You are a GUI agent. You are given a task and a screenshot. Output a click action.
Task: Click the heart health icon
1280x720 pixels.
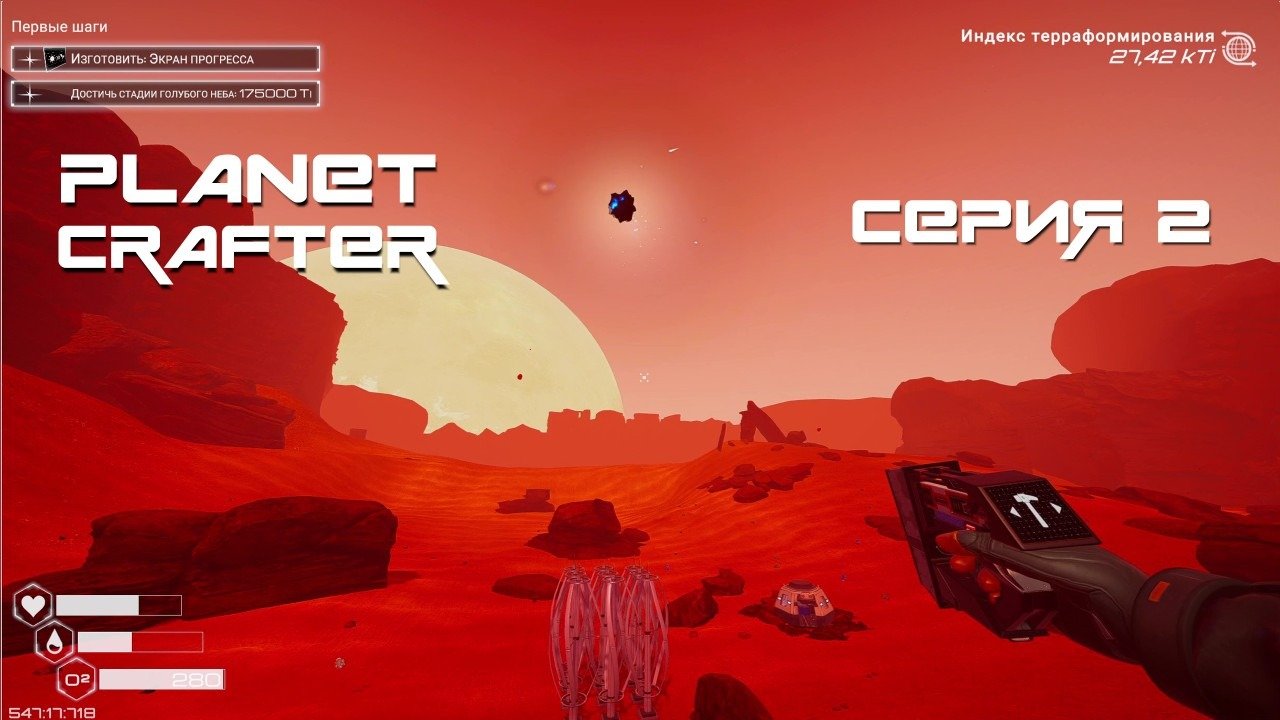tap(33, 605)
